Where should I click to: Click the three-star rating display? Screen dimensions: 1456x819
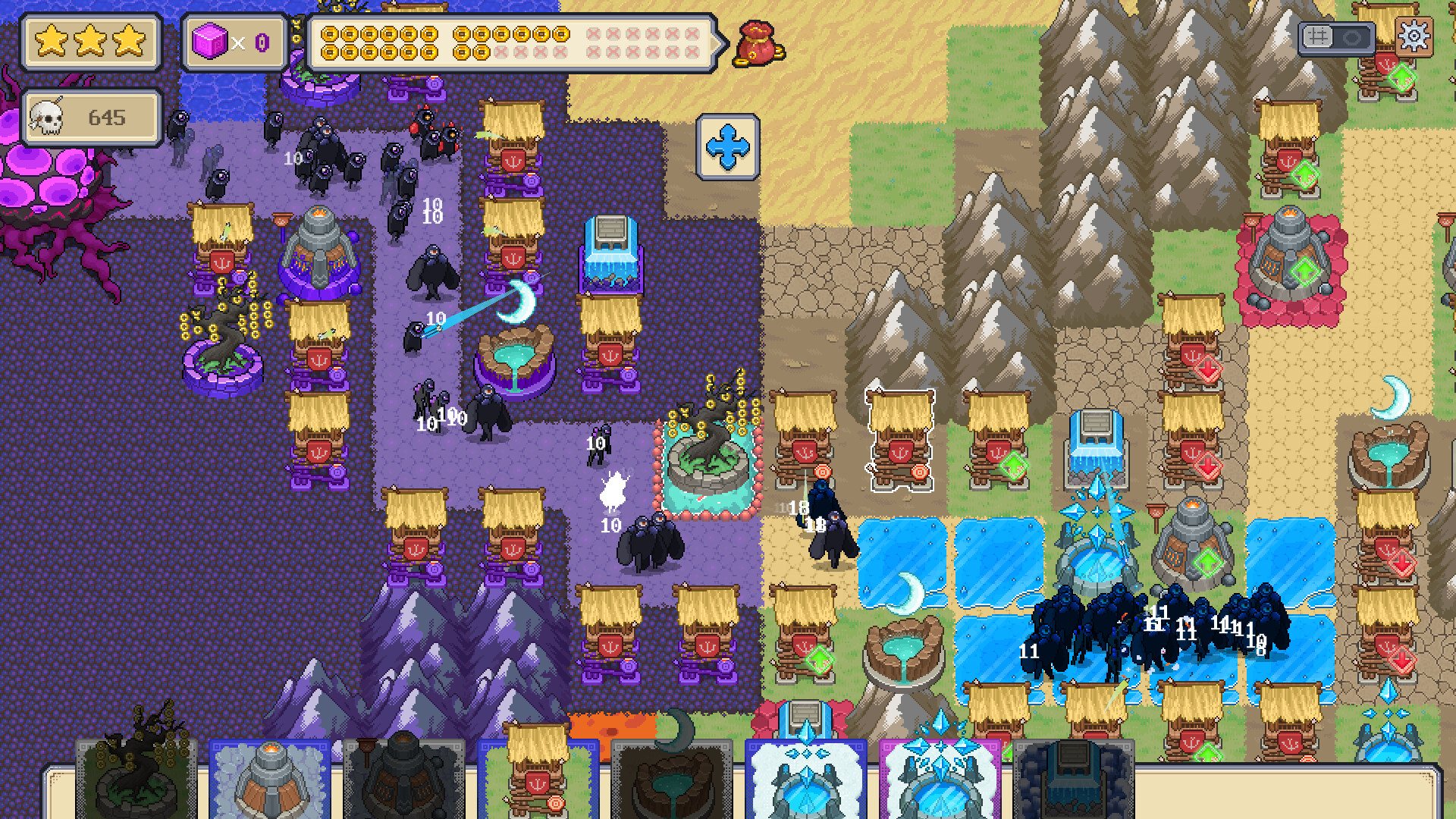click(91, 42)
